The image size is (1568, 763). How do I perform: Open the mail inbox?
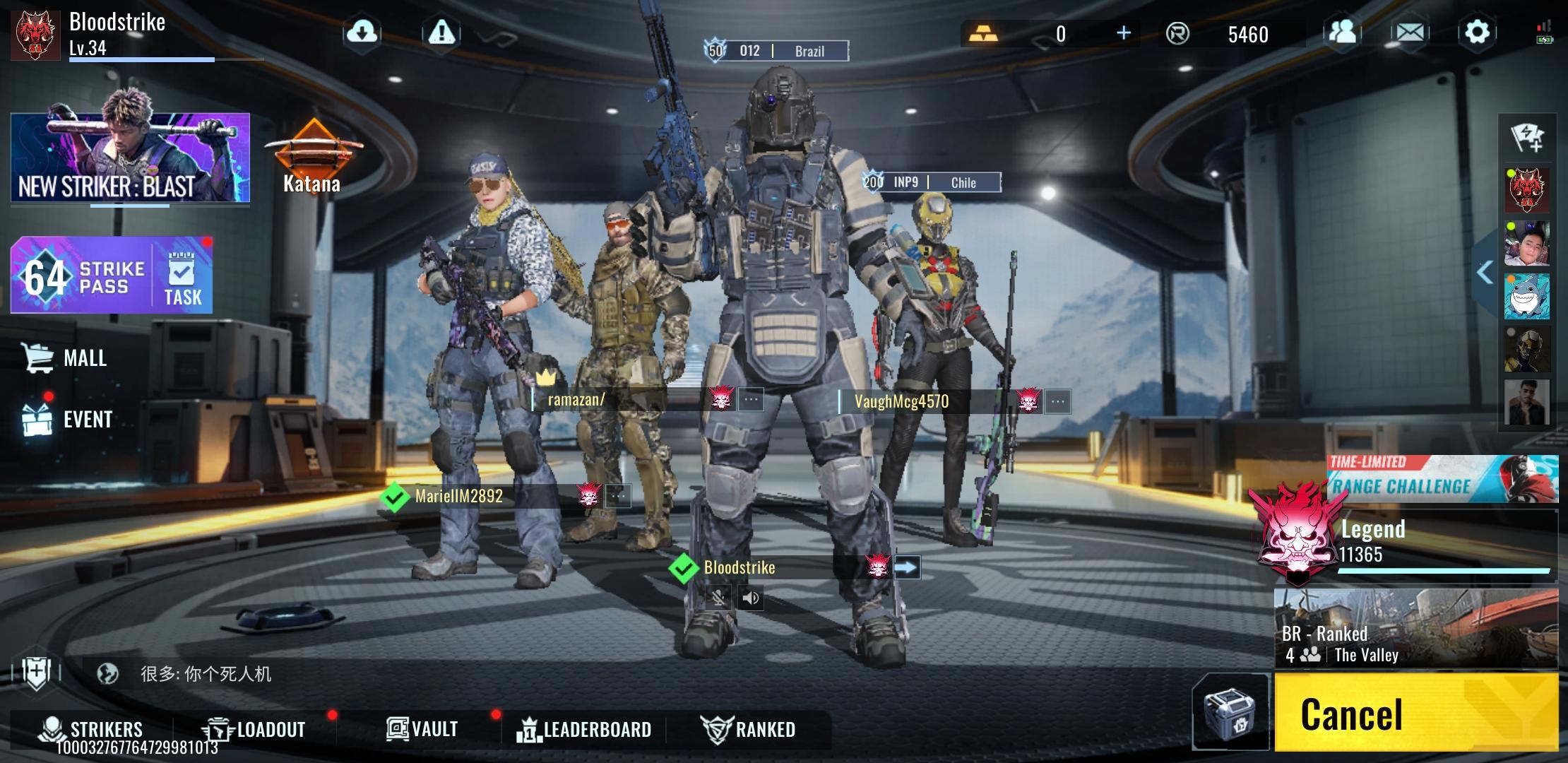pyautogui.click(x=1410, y=32)
